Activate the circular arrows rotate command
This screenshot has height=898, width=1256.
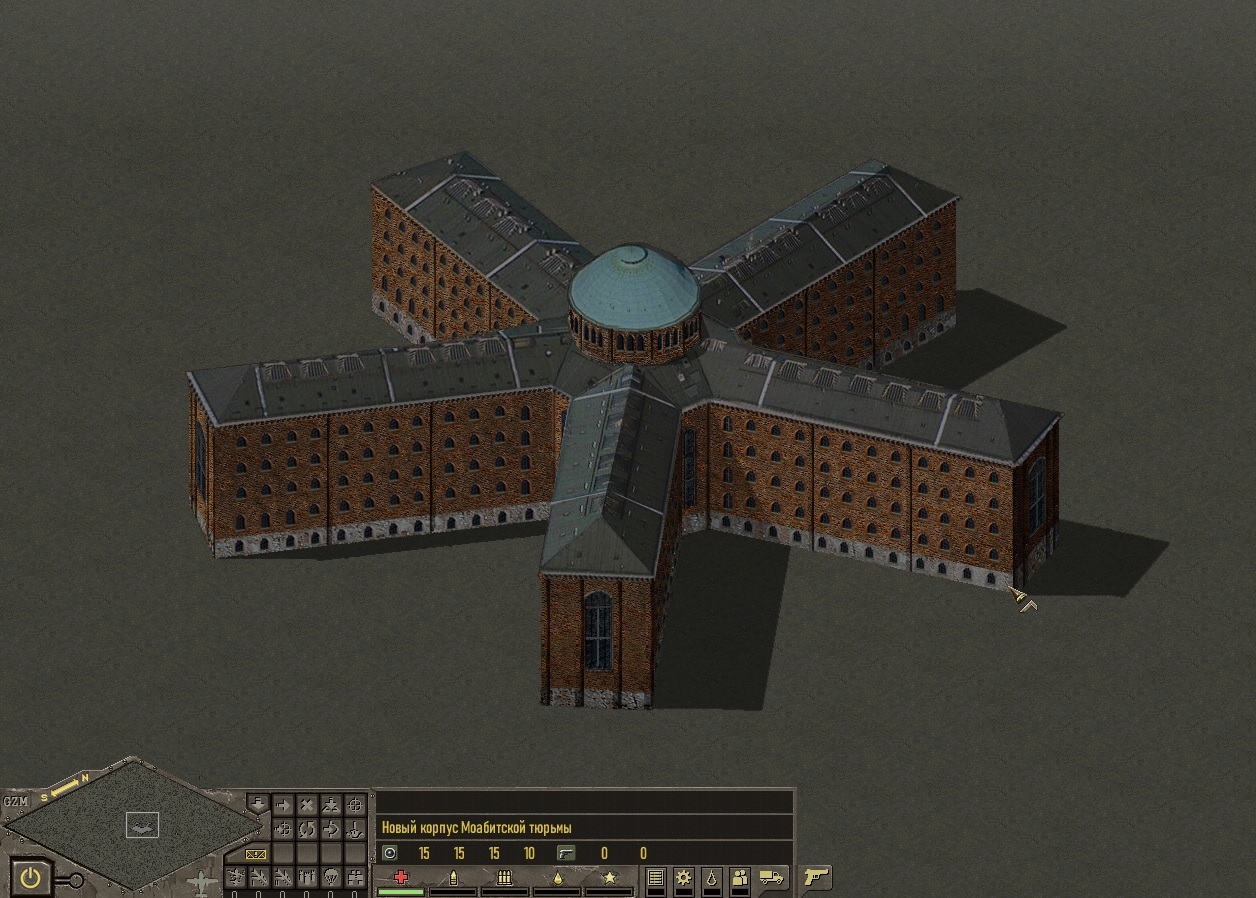(x=307, y=829)
